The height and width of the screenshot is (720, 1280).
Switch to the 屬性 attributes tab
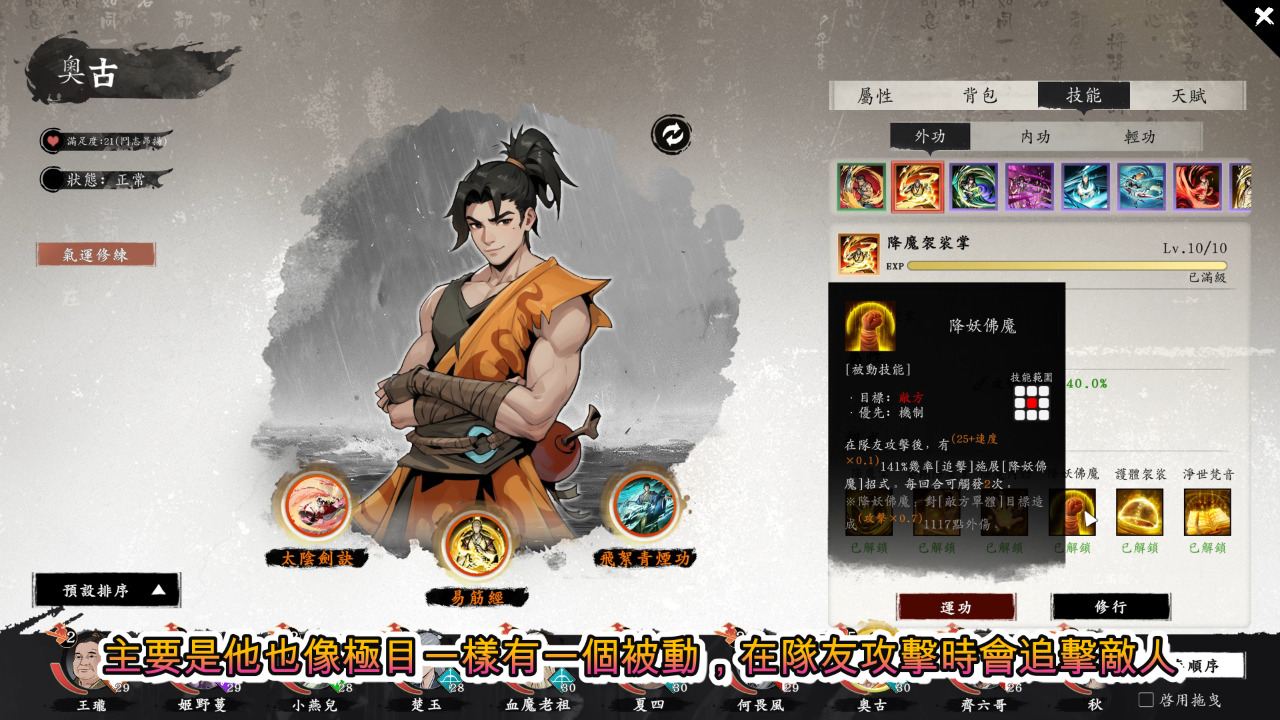pos(875,96)
